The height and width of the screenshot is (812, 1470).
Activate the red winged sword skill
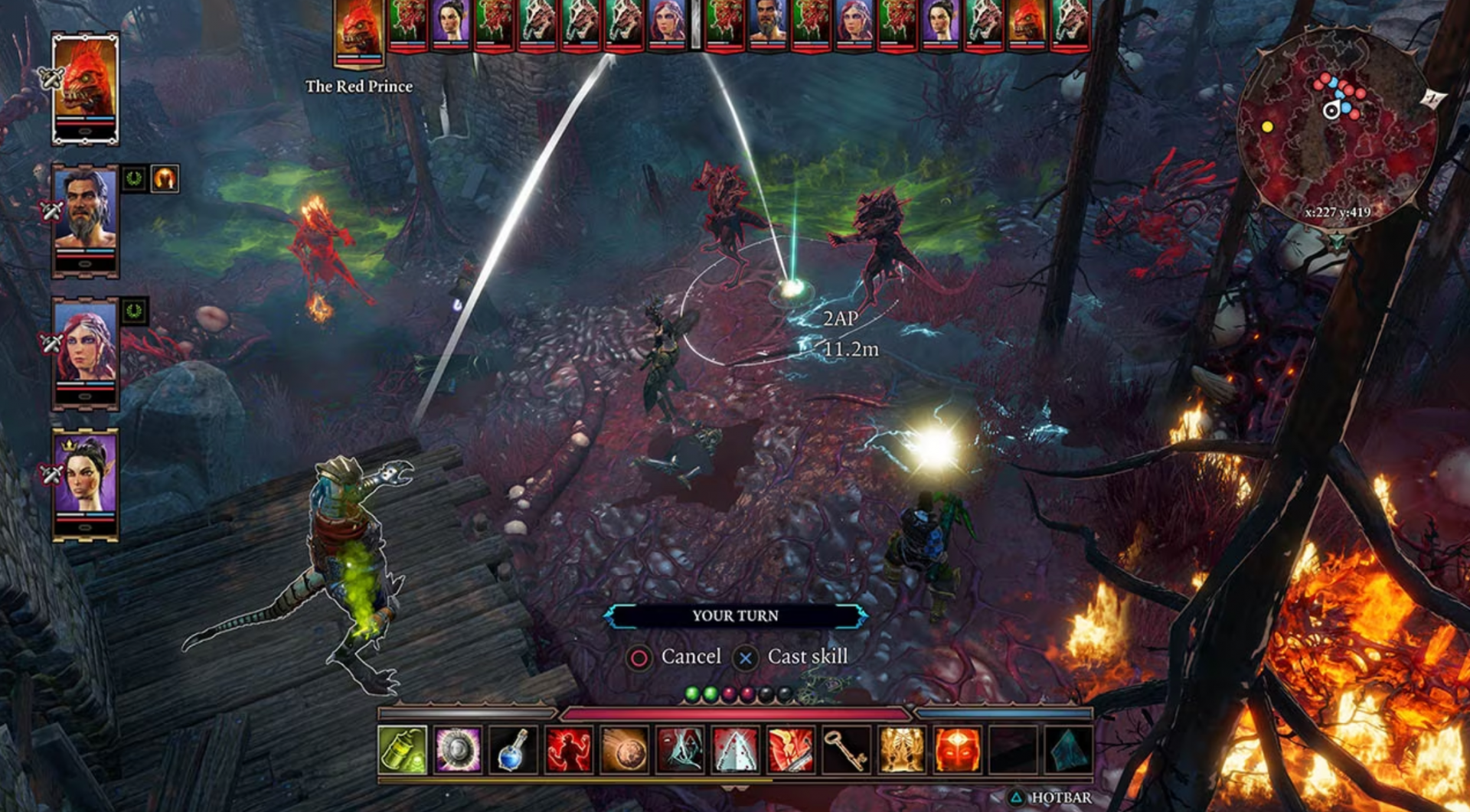click(x=791, y=750)
